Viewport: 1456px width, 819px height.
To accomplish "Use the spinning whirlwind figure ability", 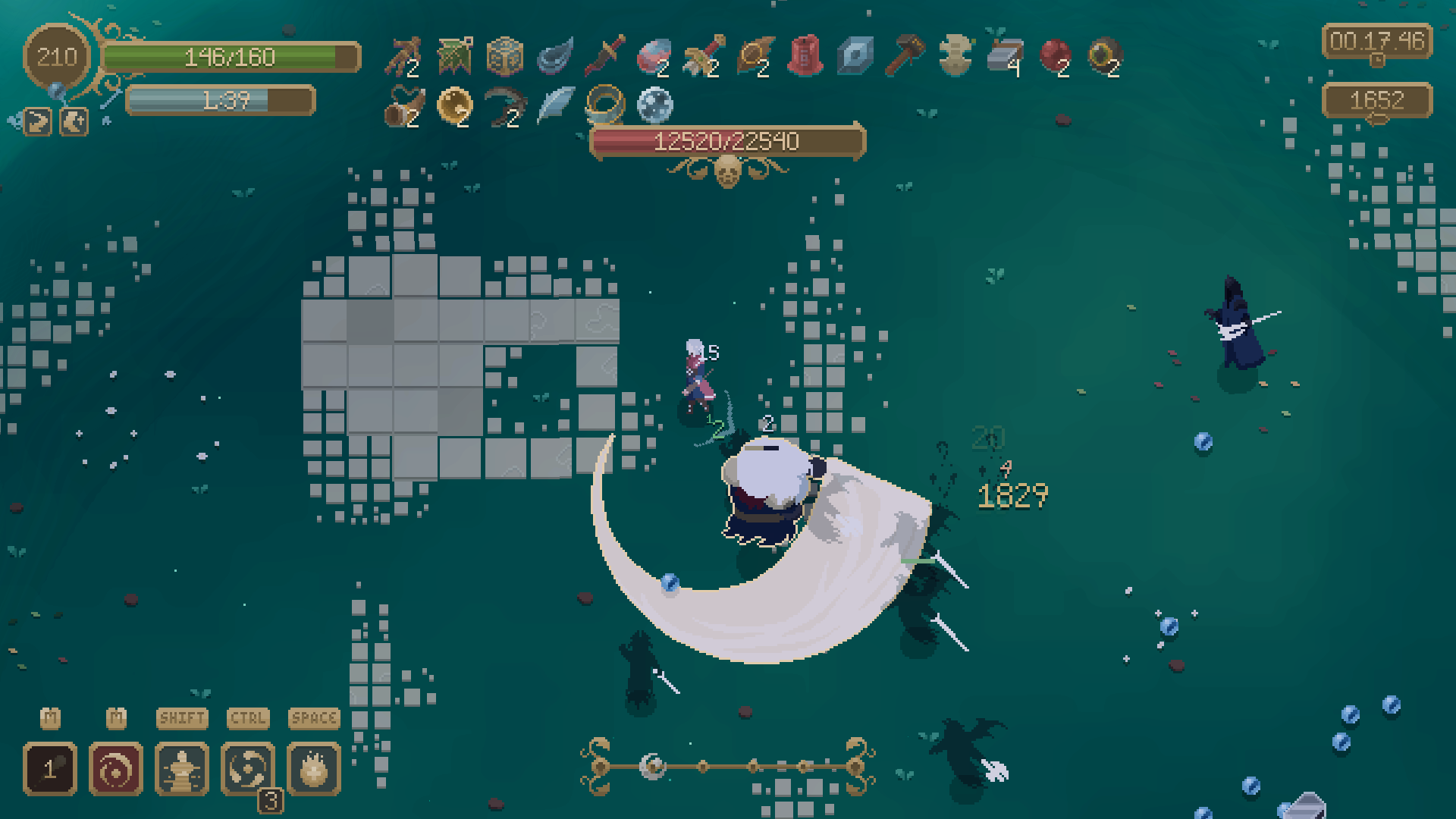I will pos(182,769).
